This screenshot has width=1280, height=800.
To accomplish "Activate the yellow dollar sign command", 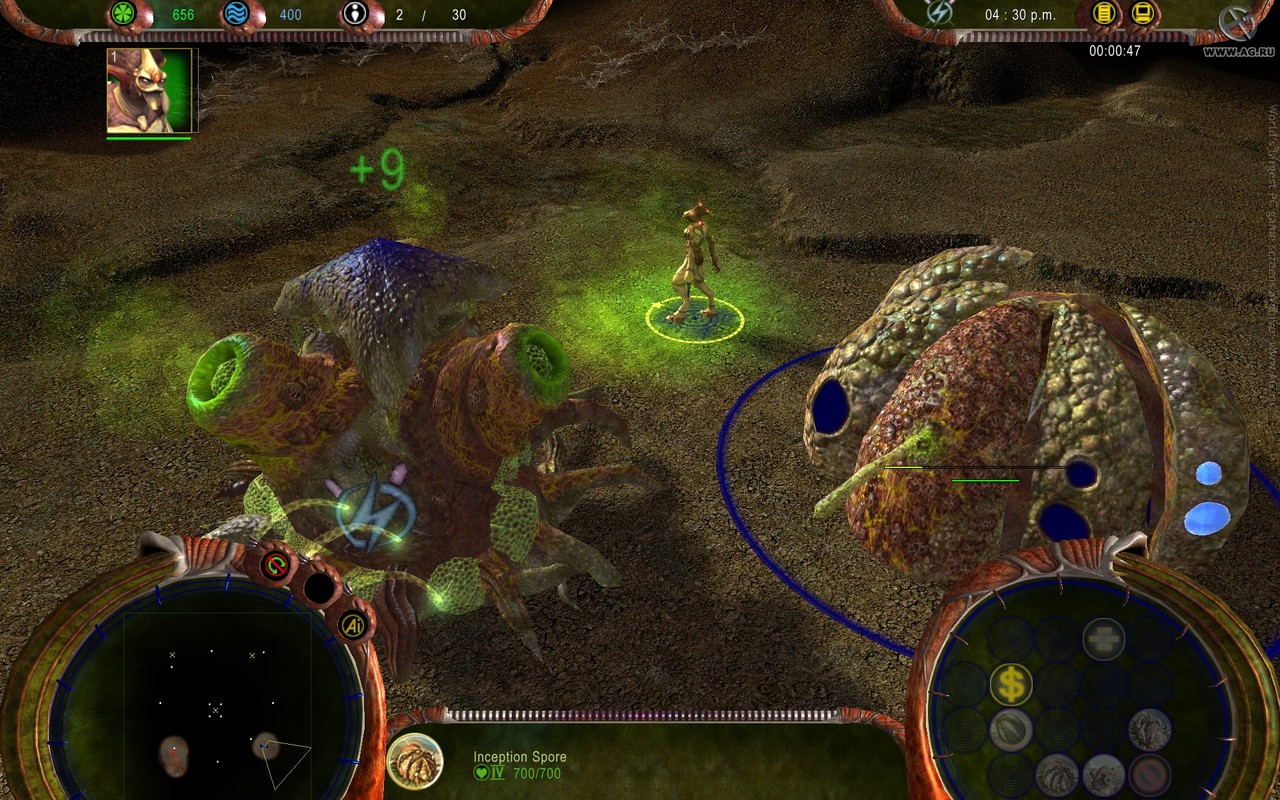I will pyautogui.click(x=1011, y=684).
